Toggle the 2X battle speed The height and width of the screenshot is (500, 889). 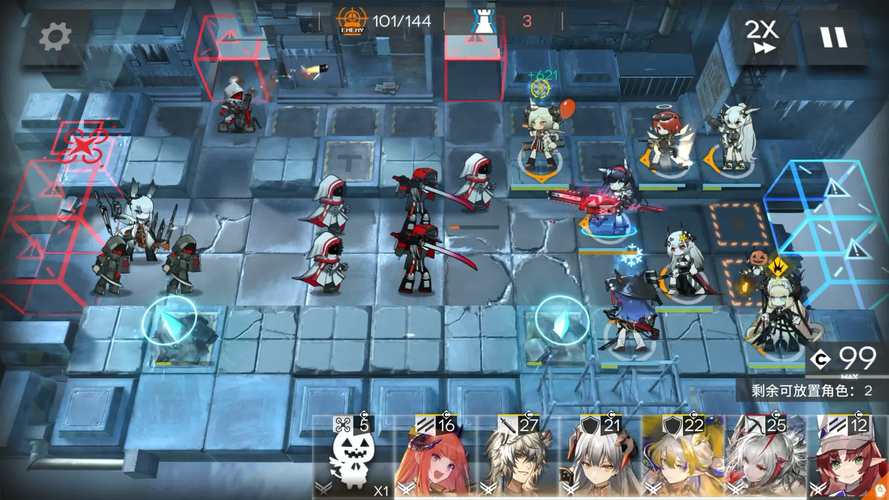[762, 37]
